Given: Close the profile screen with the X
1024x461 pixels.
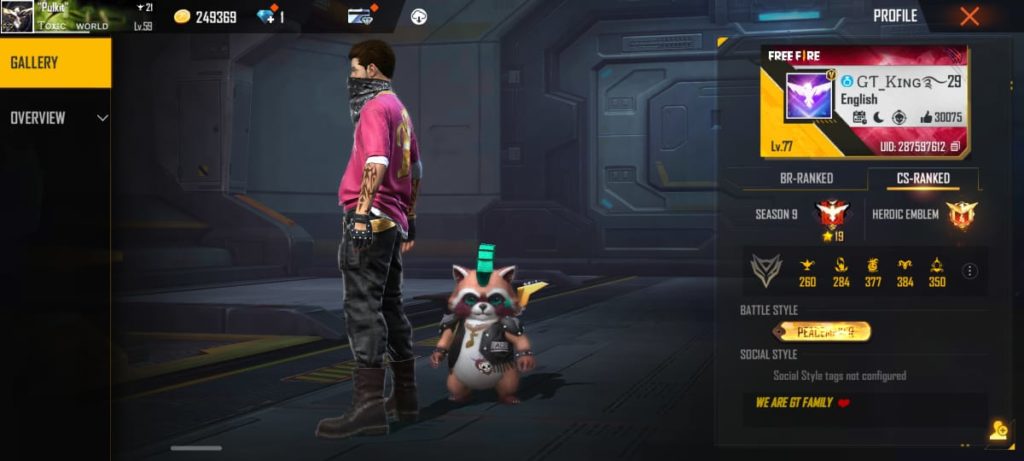Looking at the screenshot, I should coord(969,16).
